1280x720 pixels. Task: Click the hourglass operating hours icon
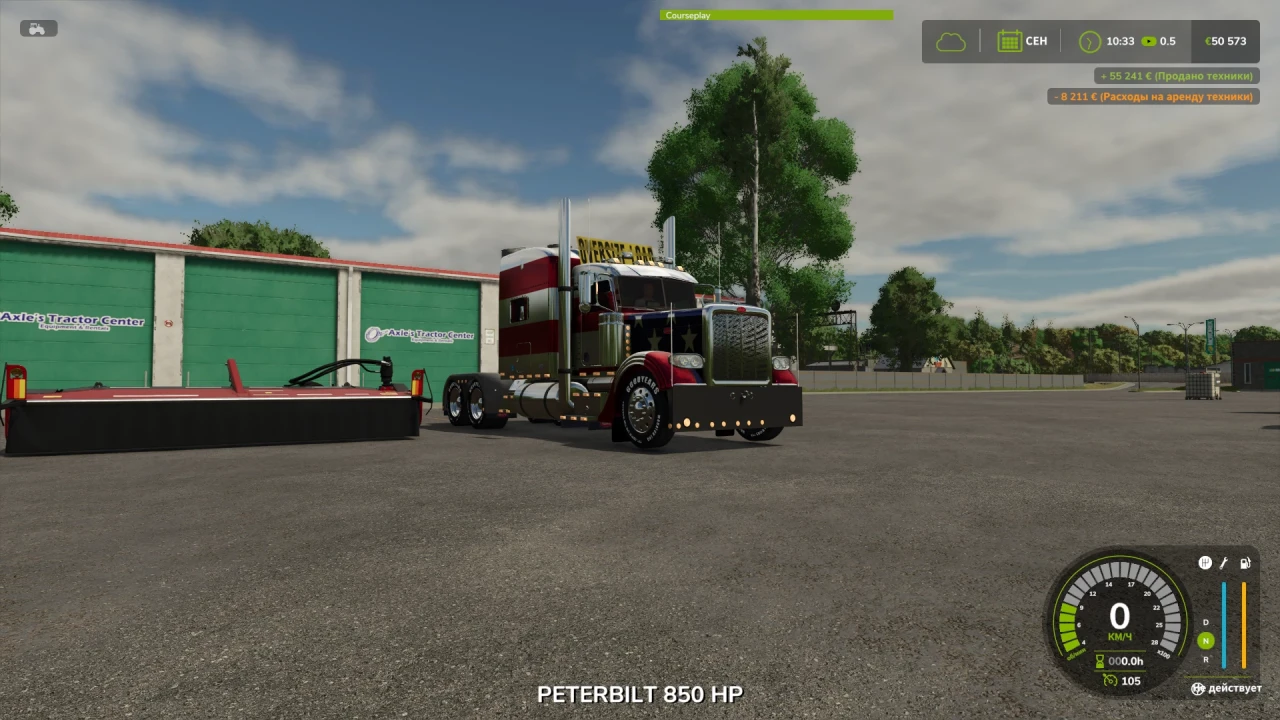[x=1099, y=660]
